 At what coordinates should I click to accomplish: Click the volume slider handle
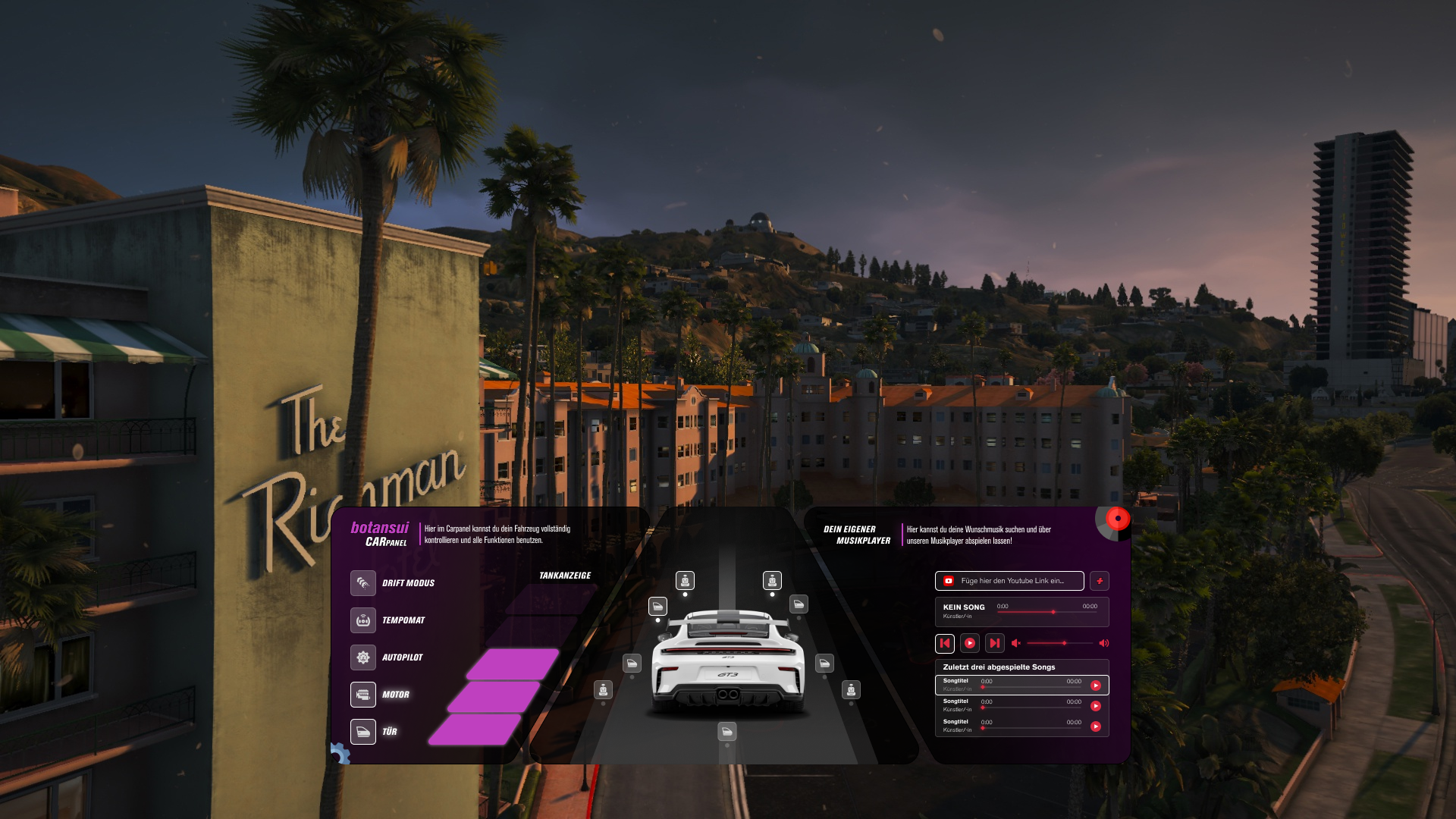point(1065,643)
